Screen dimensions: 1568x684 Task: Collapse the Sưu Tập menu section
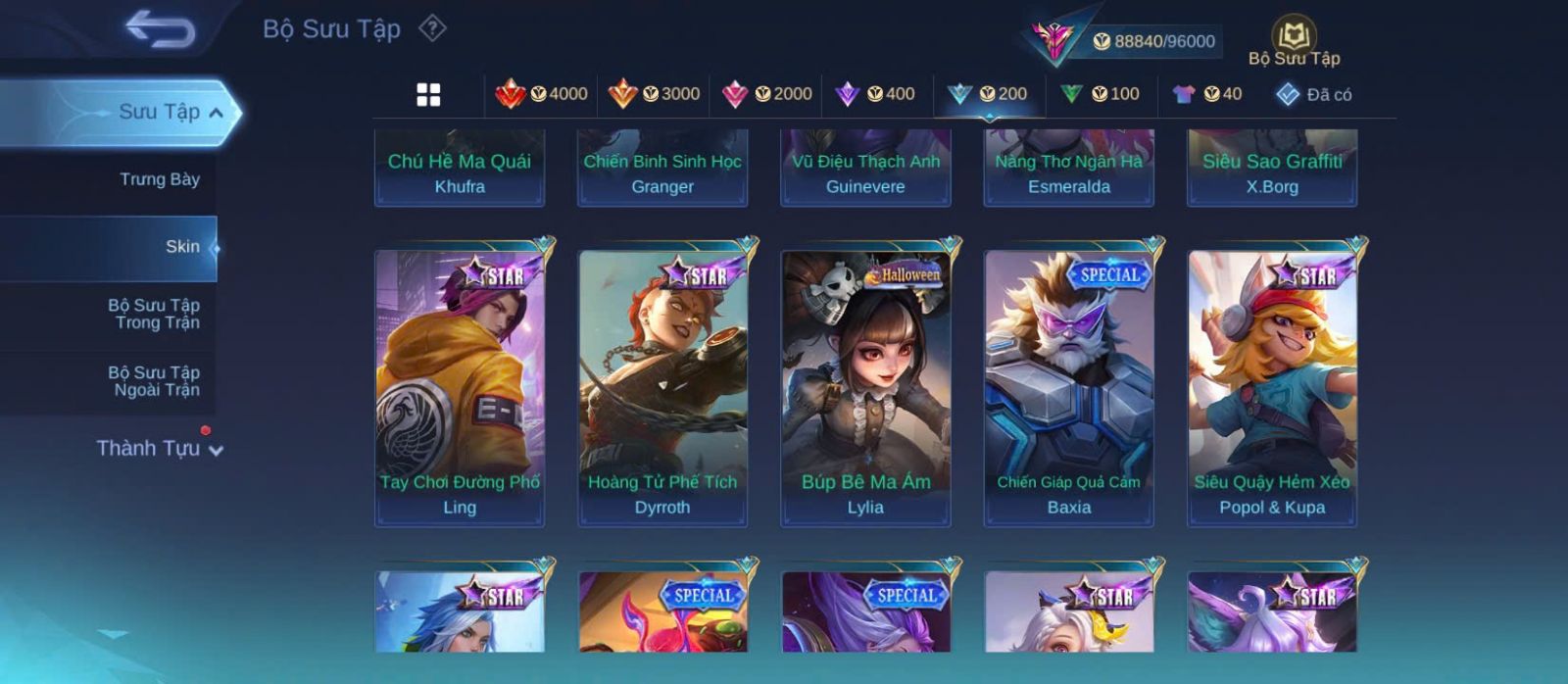[x=215, y=113]
